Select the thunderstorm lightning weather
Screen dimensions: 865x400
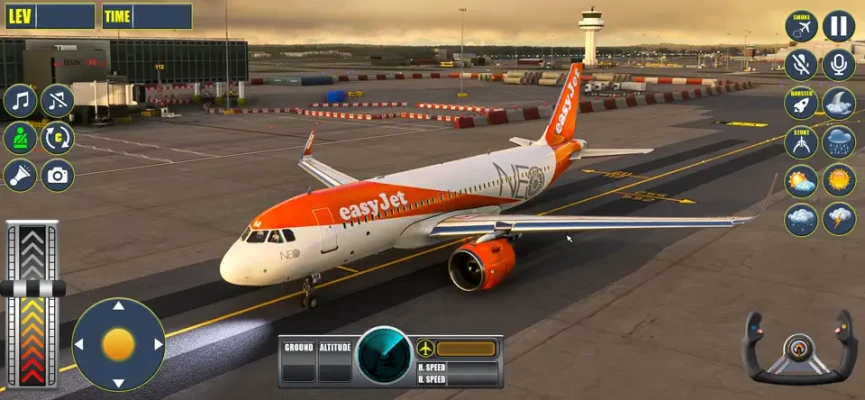pyautogui.click(x=838, y=219)
